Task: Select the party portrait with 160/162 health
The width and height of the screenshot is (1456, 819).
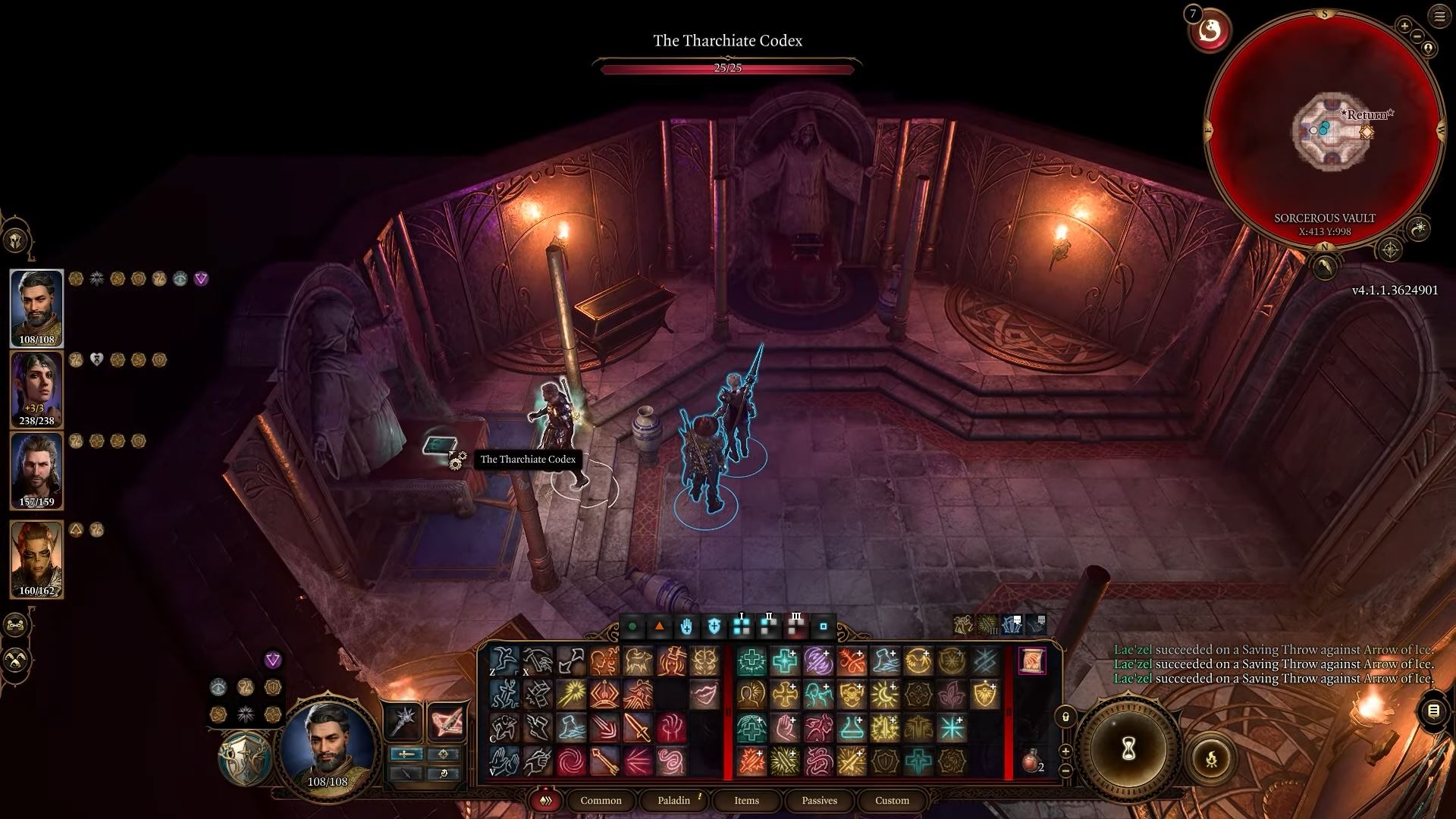Action: click(x=36, y=559)
